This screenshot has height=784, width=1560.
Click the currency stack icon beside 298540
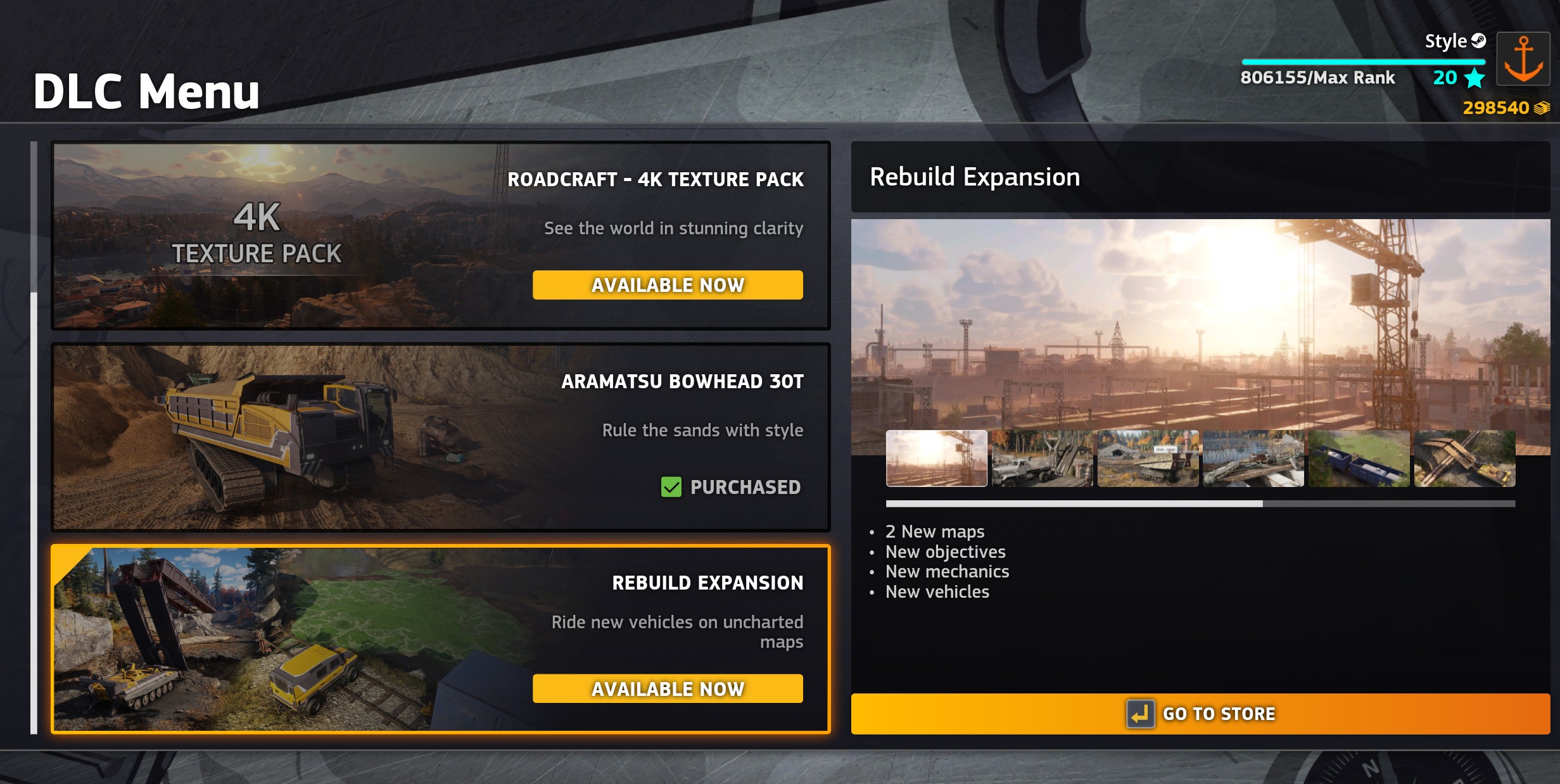(x=1544, y=108)
